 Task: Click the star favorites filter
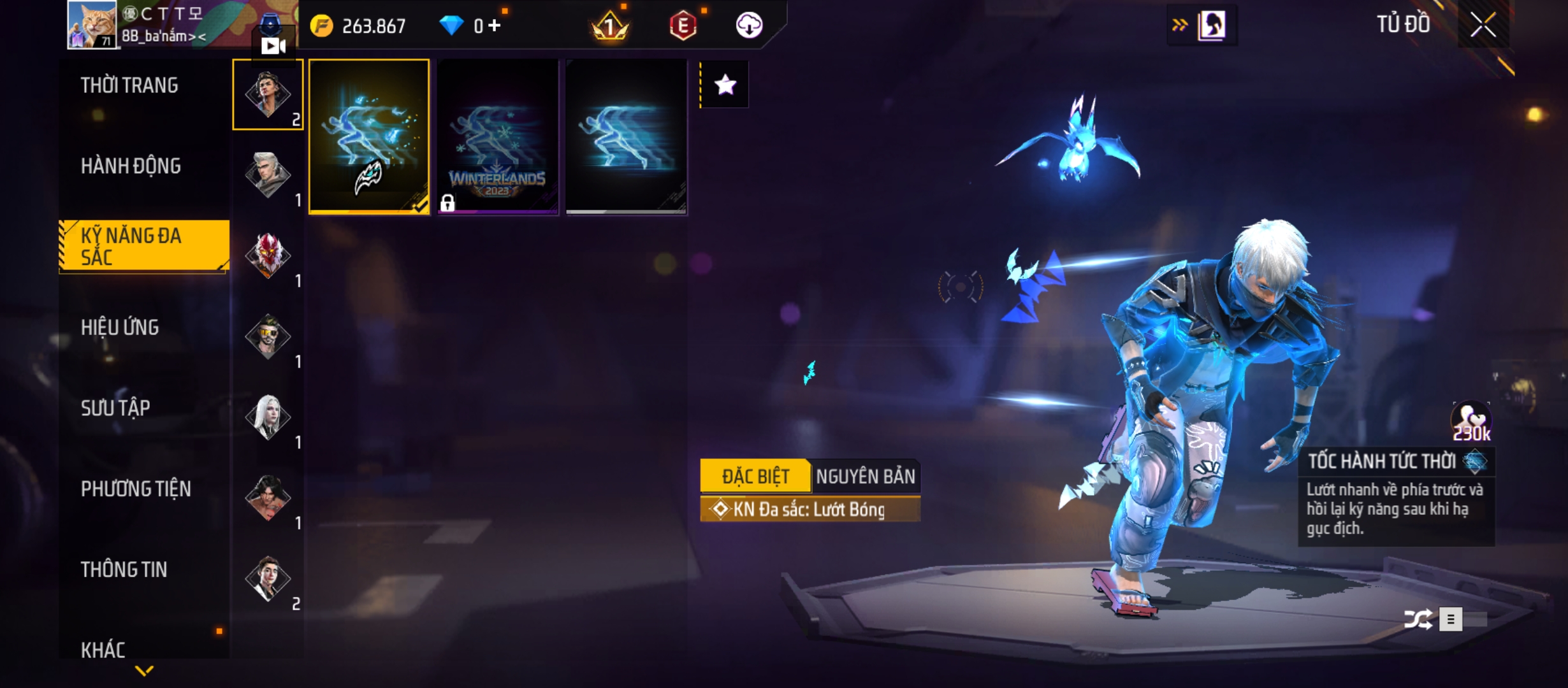(x=725, y=85)
